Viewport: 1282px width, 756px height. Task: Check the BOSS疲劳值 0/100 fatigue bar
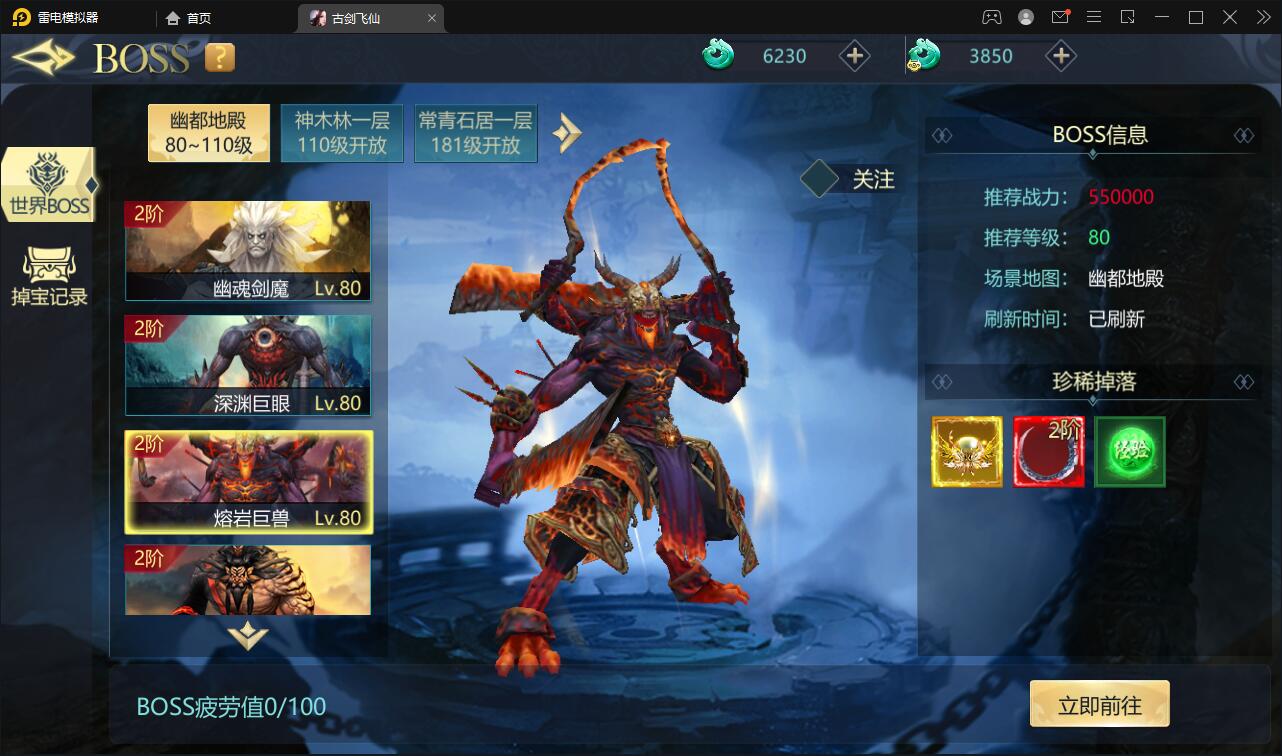point(230,706)
